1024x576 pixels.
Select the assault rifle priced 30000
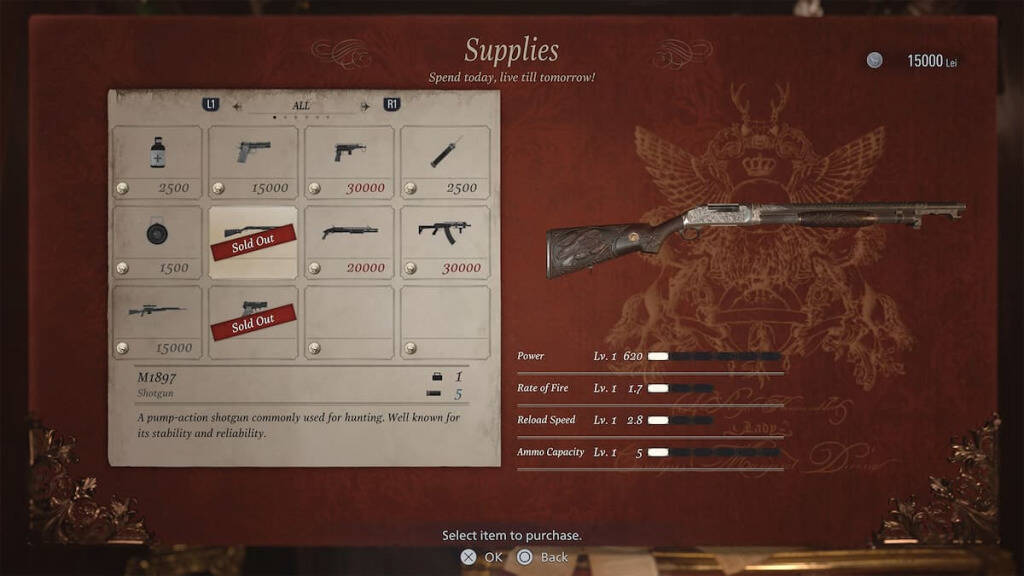tap(445, 241)
